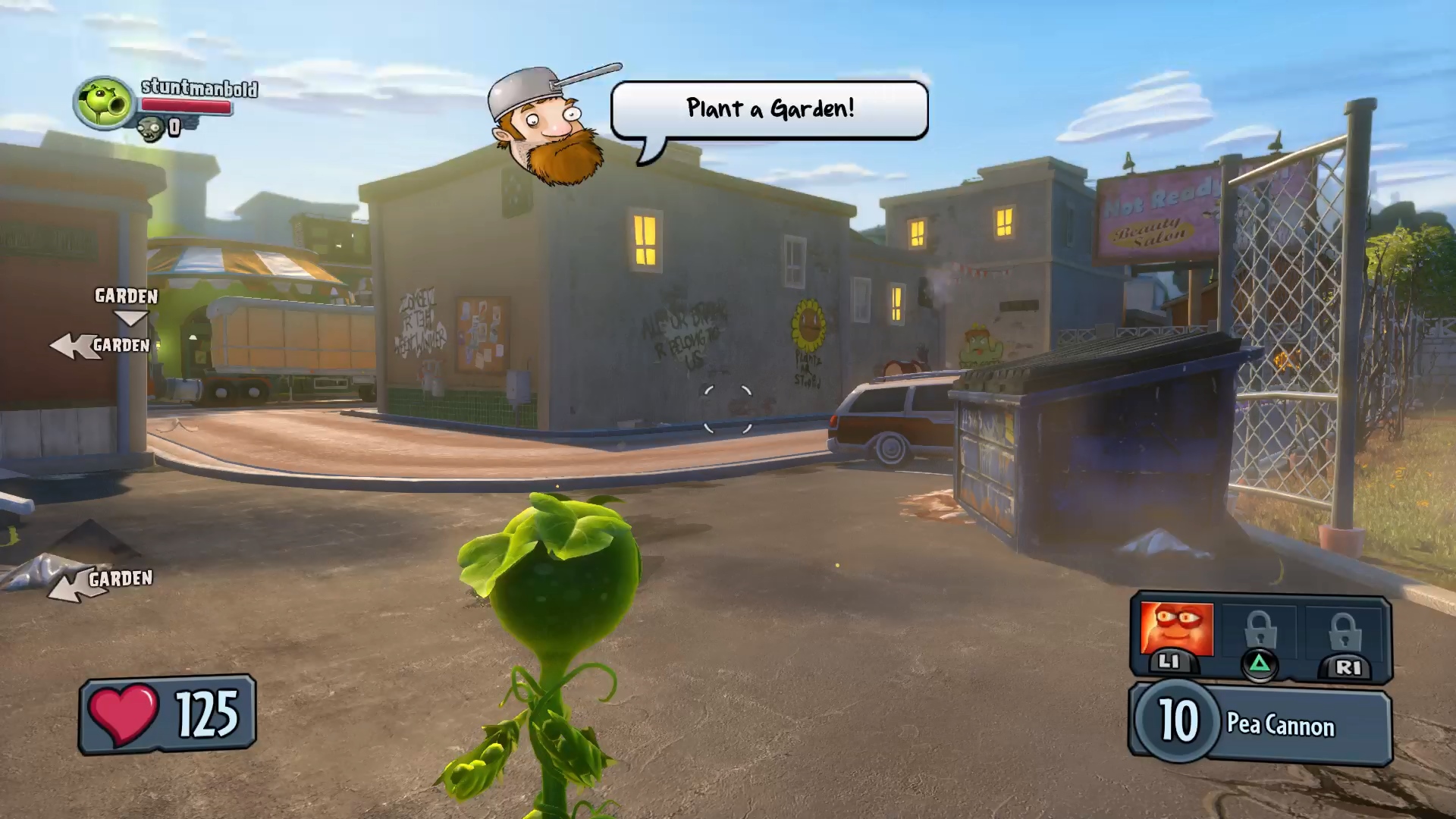Screen dimensions: 1456x819
Task: Select the Chili Bean Bomb ability icon
Action: tap(1176, 631)
